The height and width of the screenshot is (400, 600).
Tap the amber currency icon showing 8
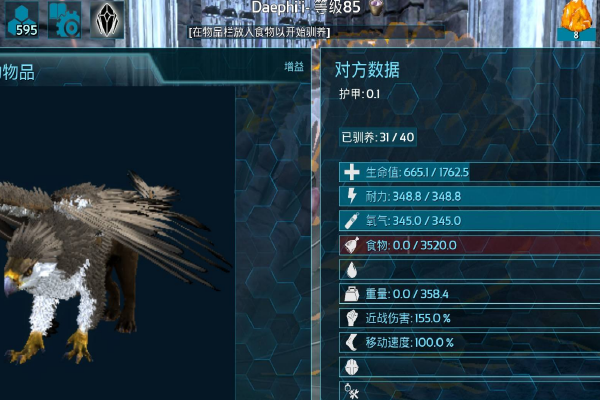[x=577, y=20]
